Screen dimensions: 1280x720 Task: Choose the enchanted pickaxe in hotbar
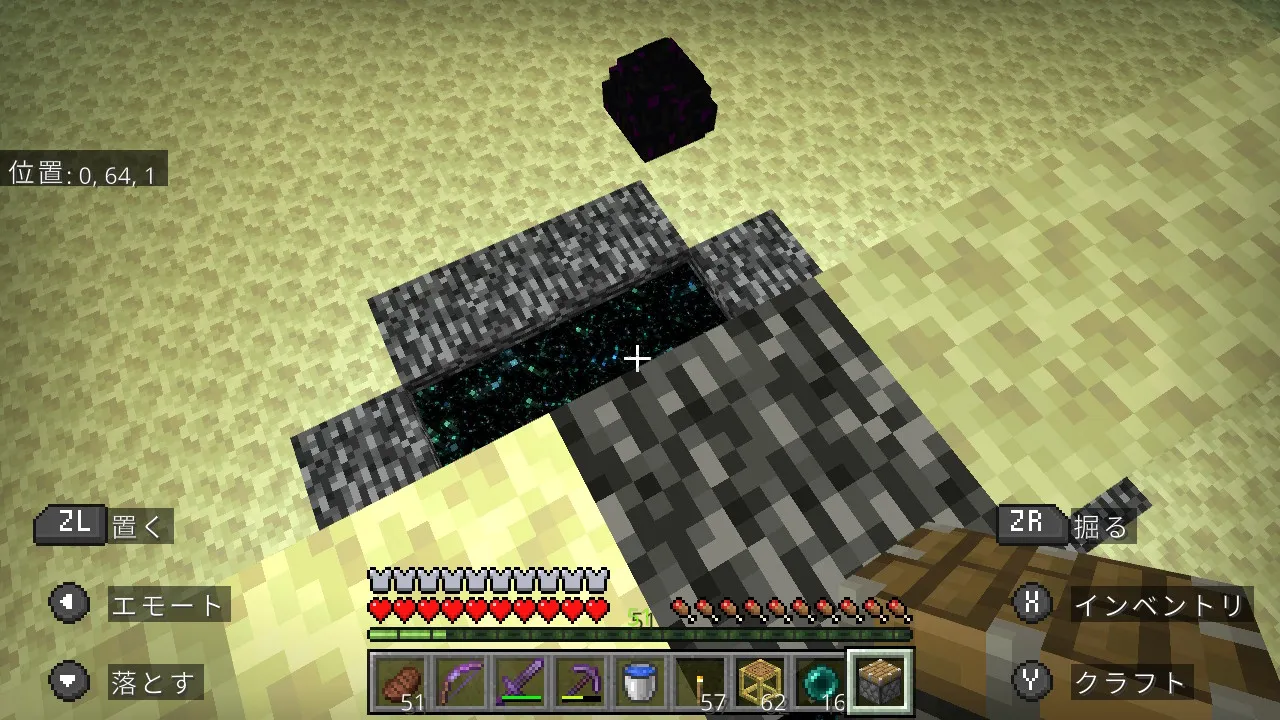click(580, 682)
